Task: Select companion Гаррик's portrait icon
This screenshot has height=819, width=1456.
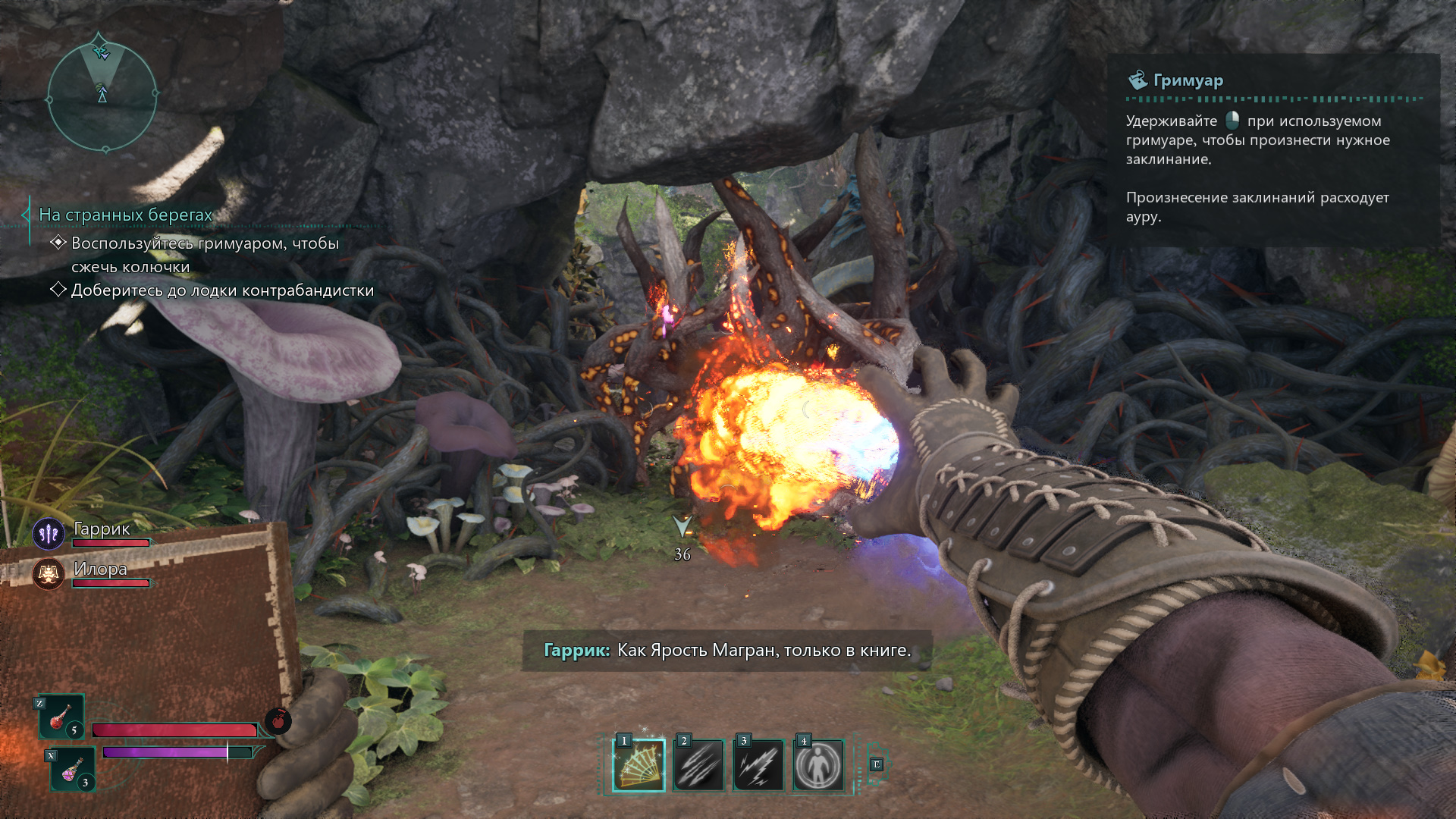Action: (x=49, y=534)
